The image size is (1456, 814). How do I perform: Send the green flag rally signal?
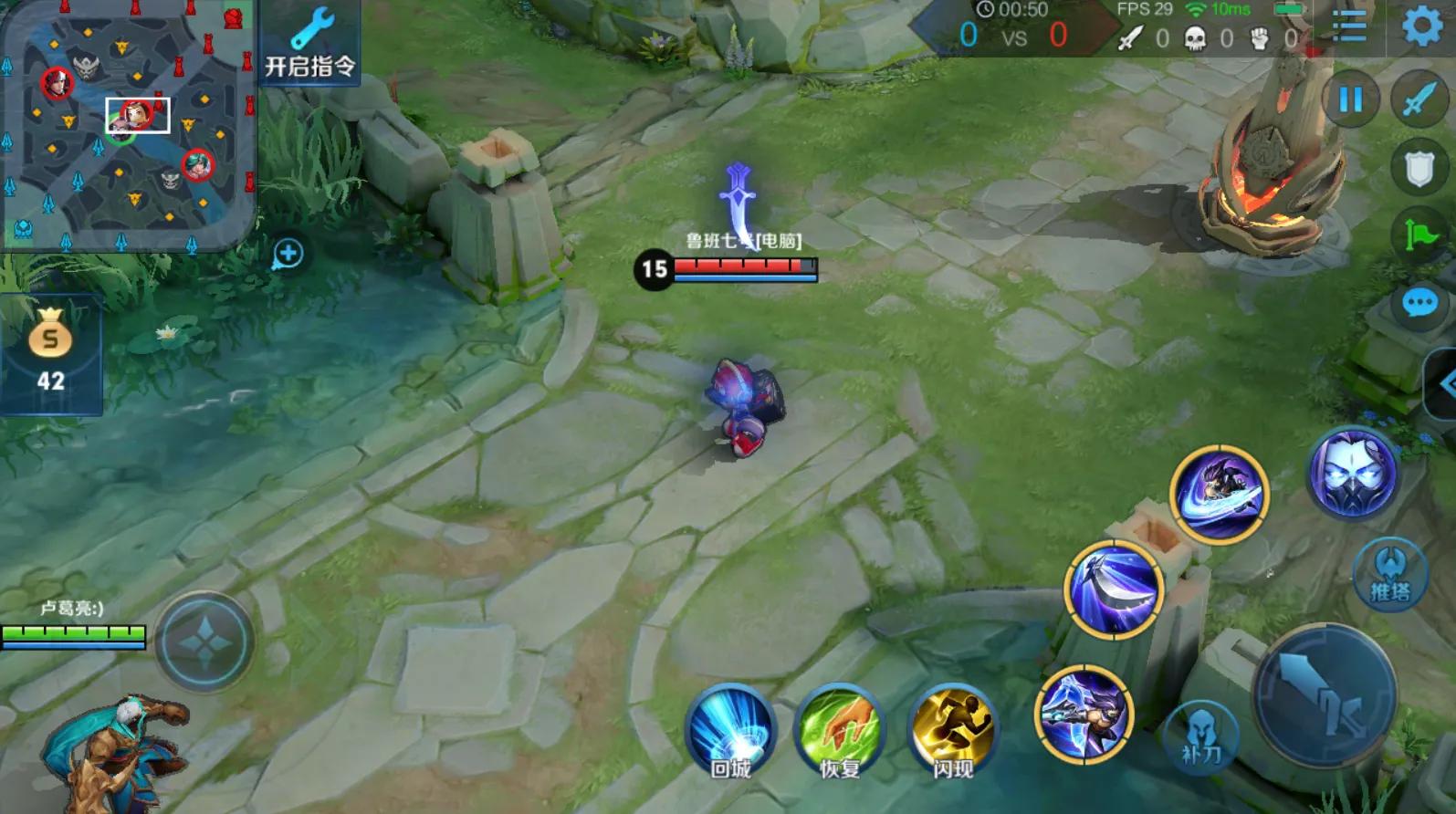pos(1420,235)
